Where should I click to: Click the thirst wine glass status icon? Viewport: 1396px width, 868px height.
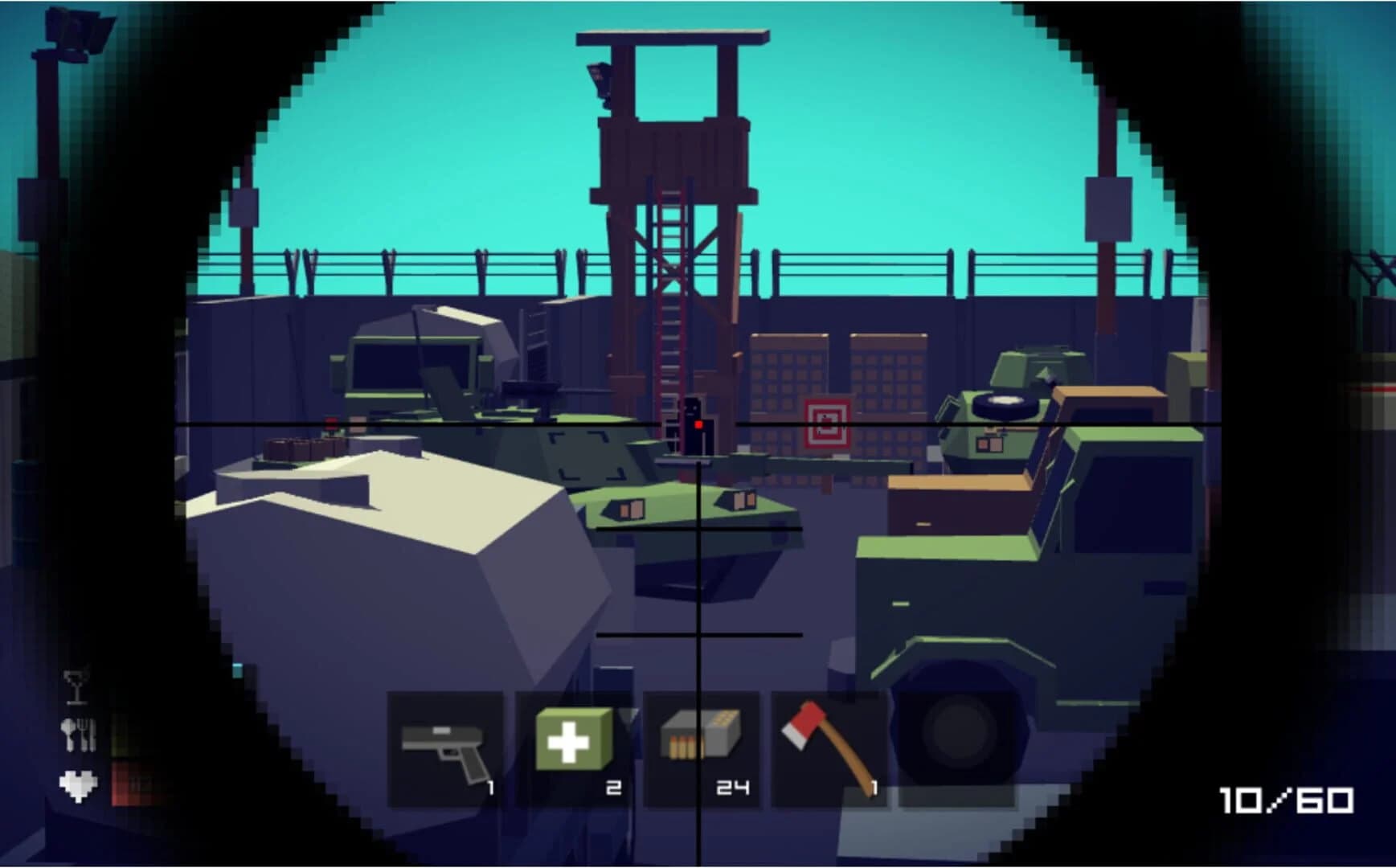point(76,688)
